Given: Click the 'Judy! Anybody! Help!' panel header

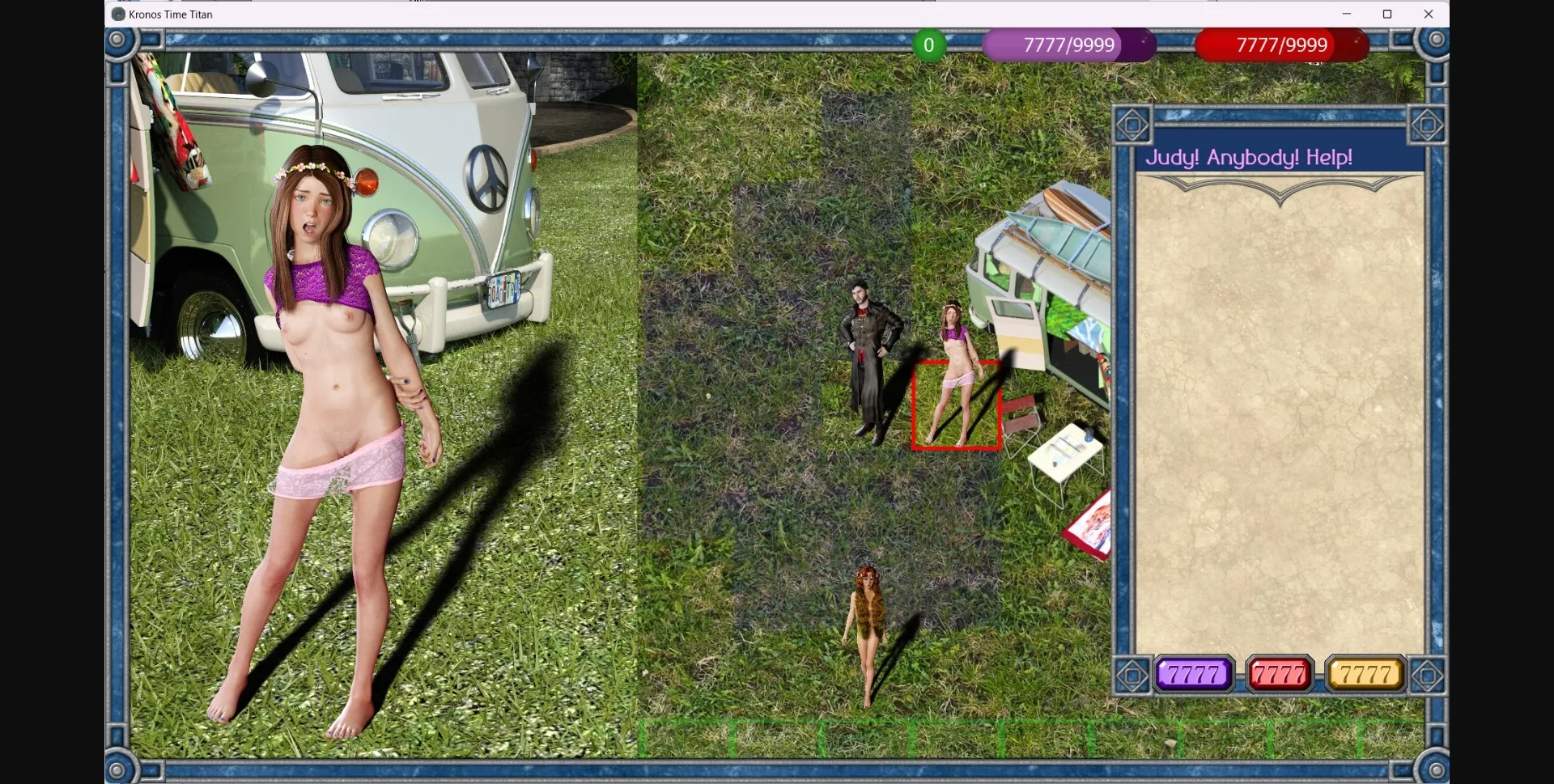Looking at the screenshot, I should point(1249,156).
